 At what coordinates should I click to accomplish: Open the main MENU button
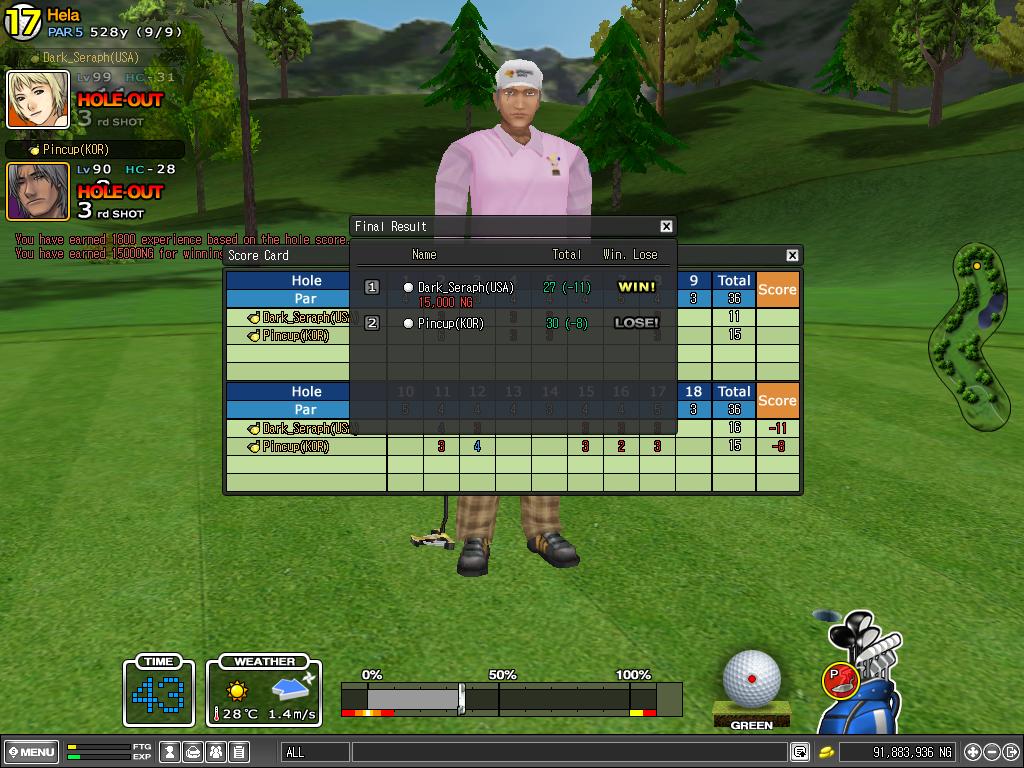click(x=31, y=752)
